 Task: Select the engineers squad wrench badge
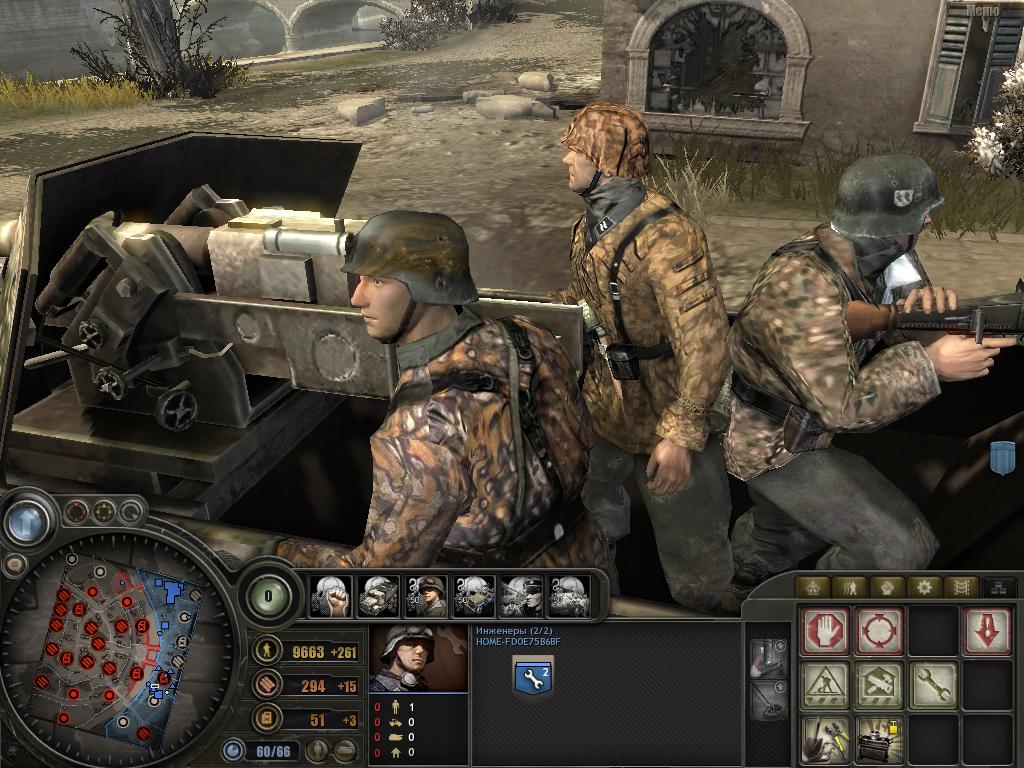(x=533, y=676)
